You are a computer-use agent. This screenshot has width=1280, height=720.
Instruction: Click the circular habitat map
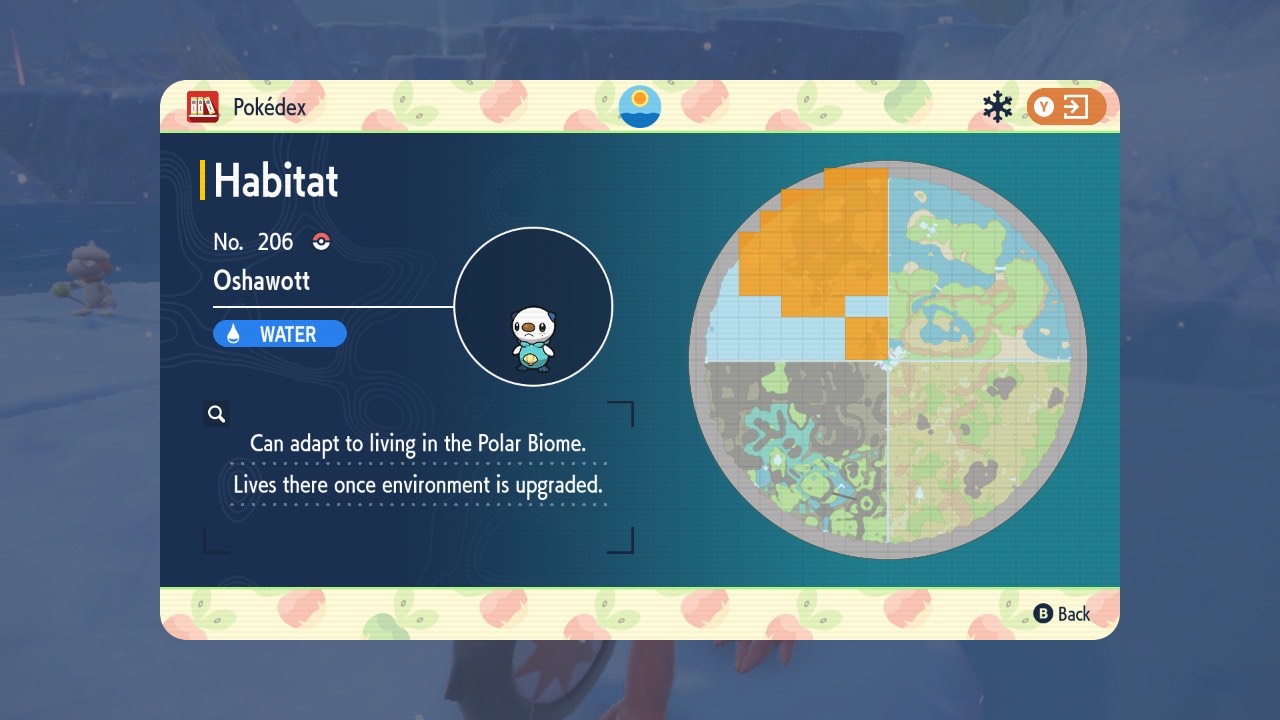coord(888,360)
